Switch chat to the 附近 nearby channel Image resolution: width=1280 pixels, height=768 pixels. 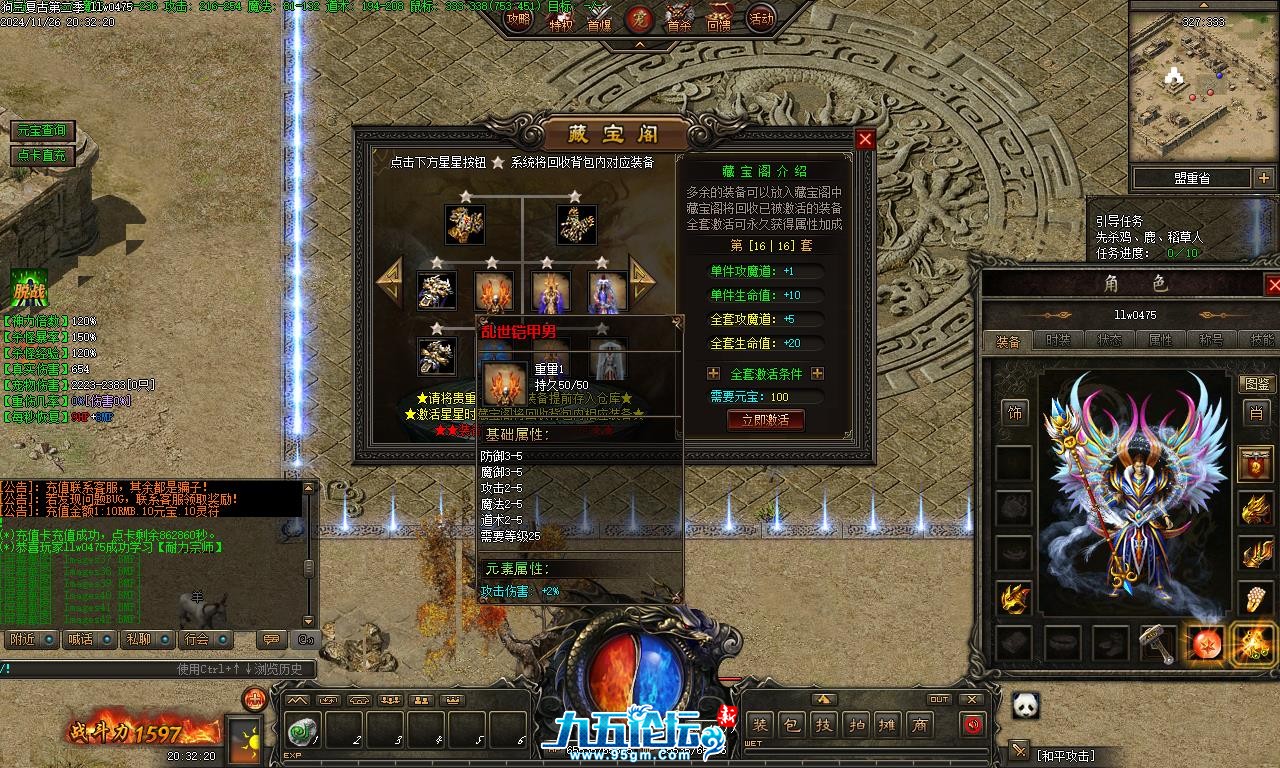[21, 639]
